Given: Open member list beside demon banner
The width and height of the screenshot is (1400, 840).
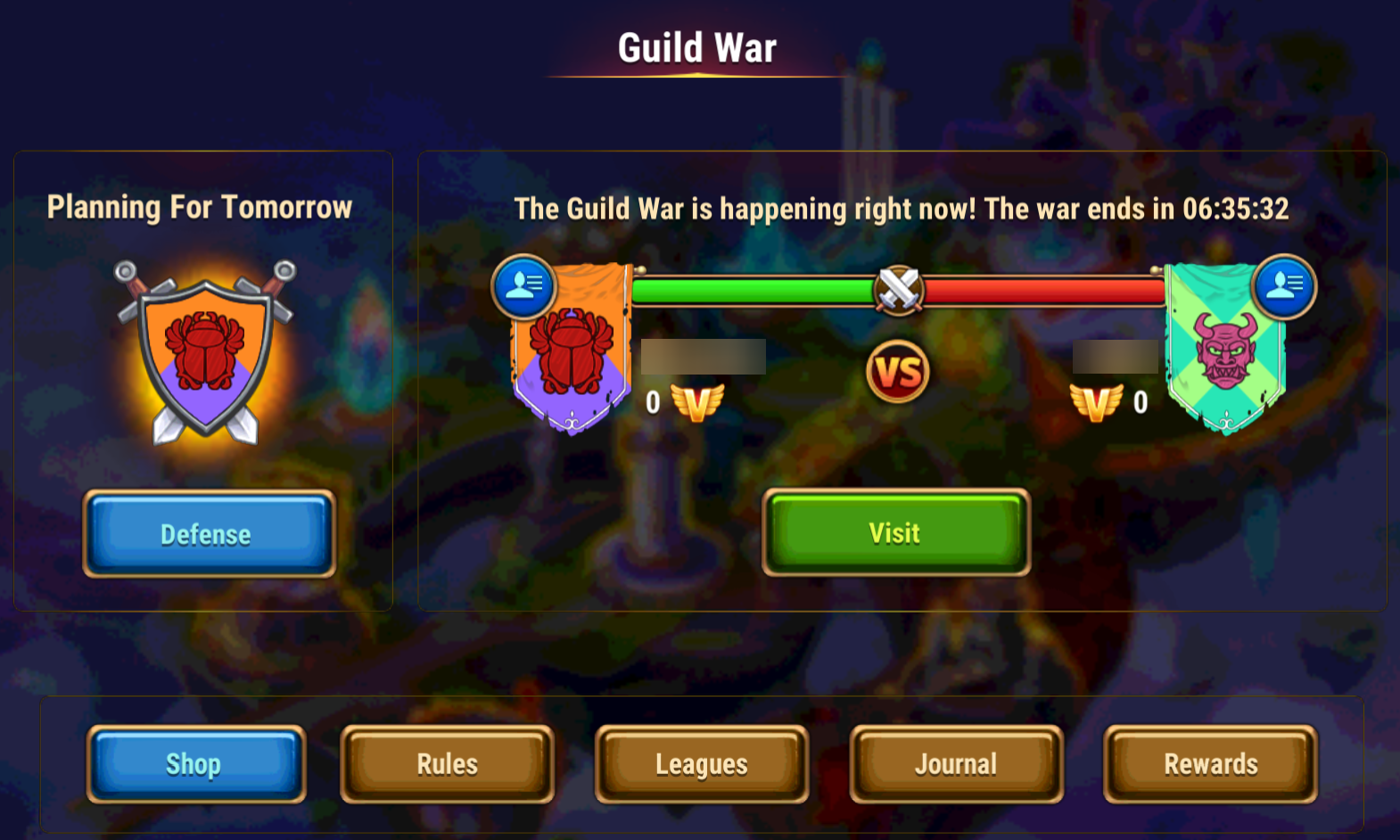Looking at the screenshot, I should 1283,286.
